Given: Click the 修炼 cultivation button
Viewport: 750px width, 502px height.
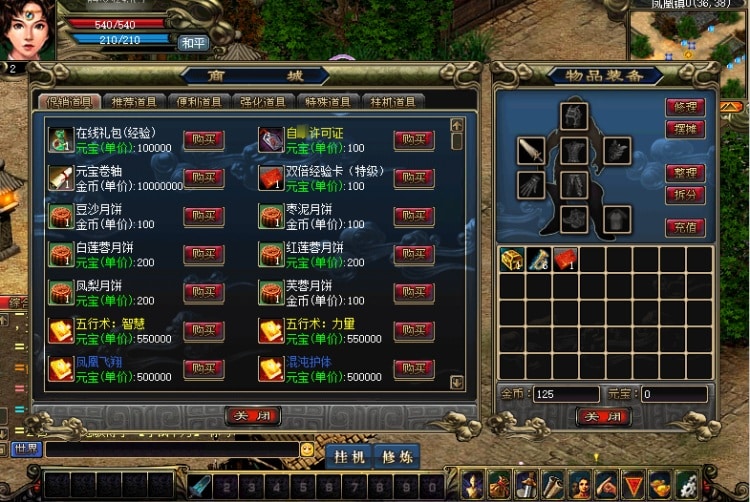Looking at the screenshot, I should pyautogui.click(x=396, y=456).
